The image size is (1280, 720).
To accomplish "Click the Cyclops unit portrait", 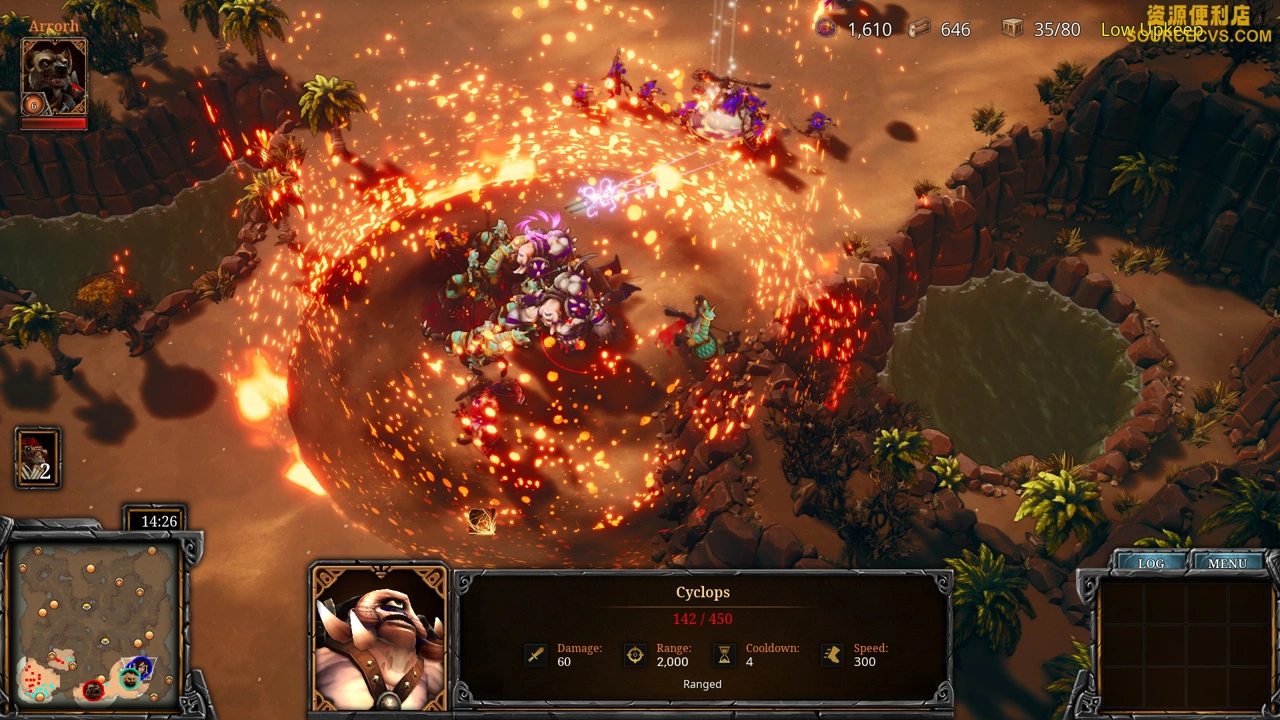I will [379, 638].
